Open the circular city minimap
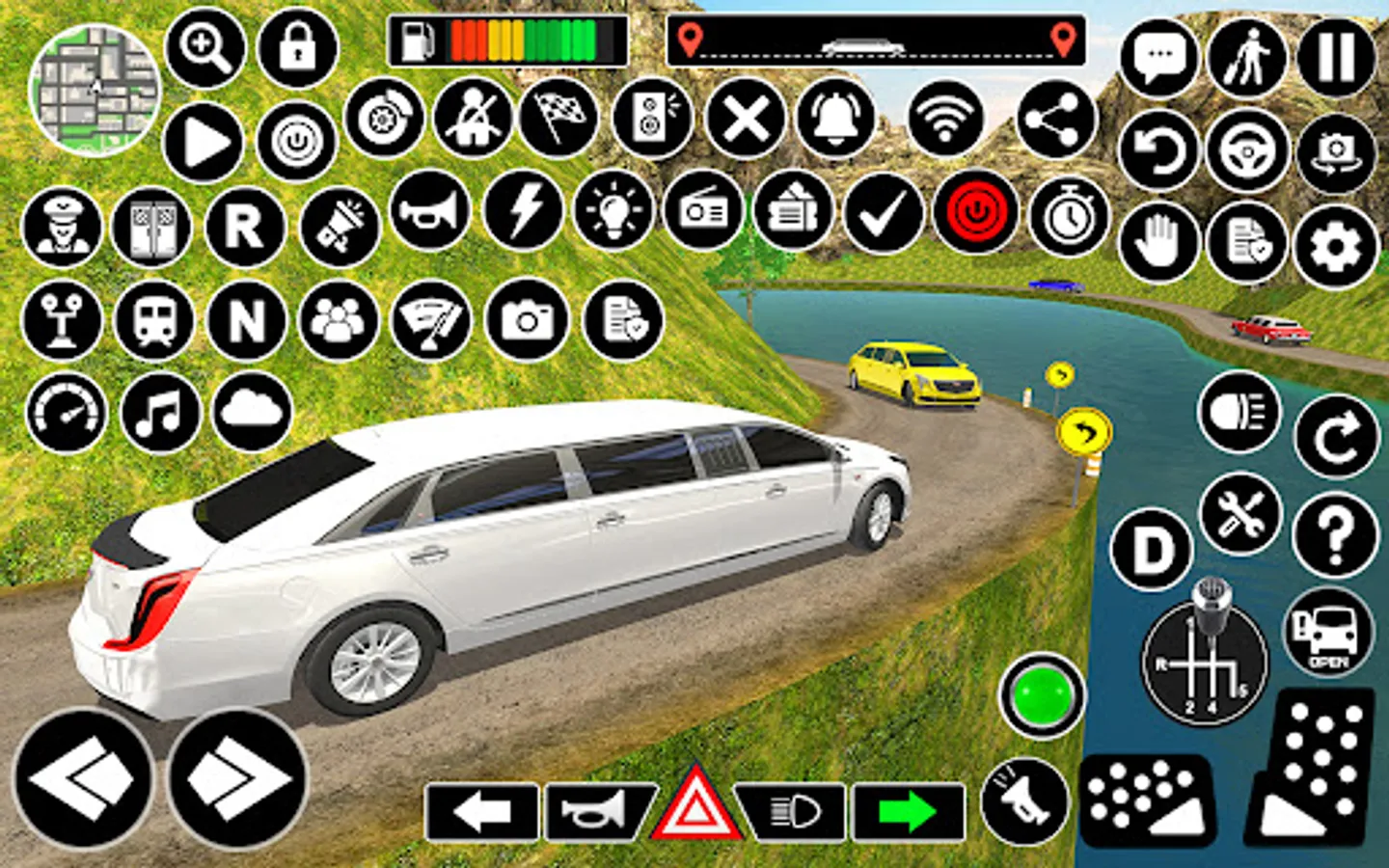 click(x=95, y=91)
